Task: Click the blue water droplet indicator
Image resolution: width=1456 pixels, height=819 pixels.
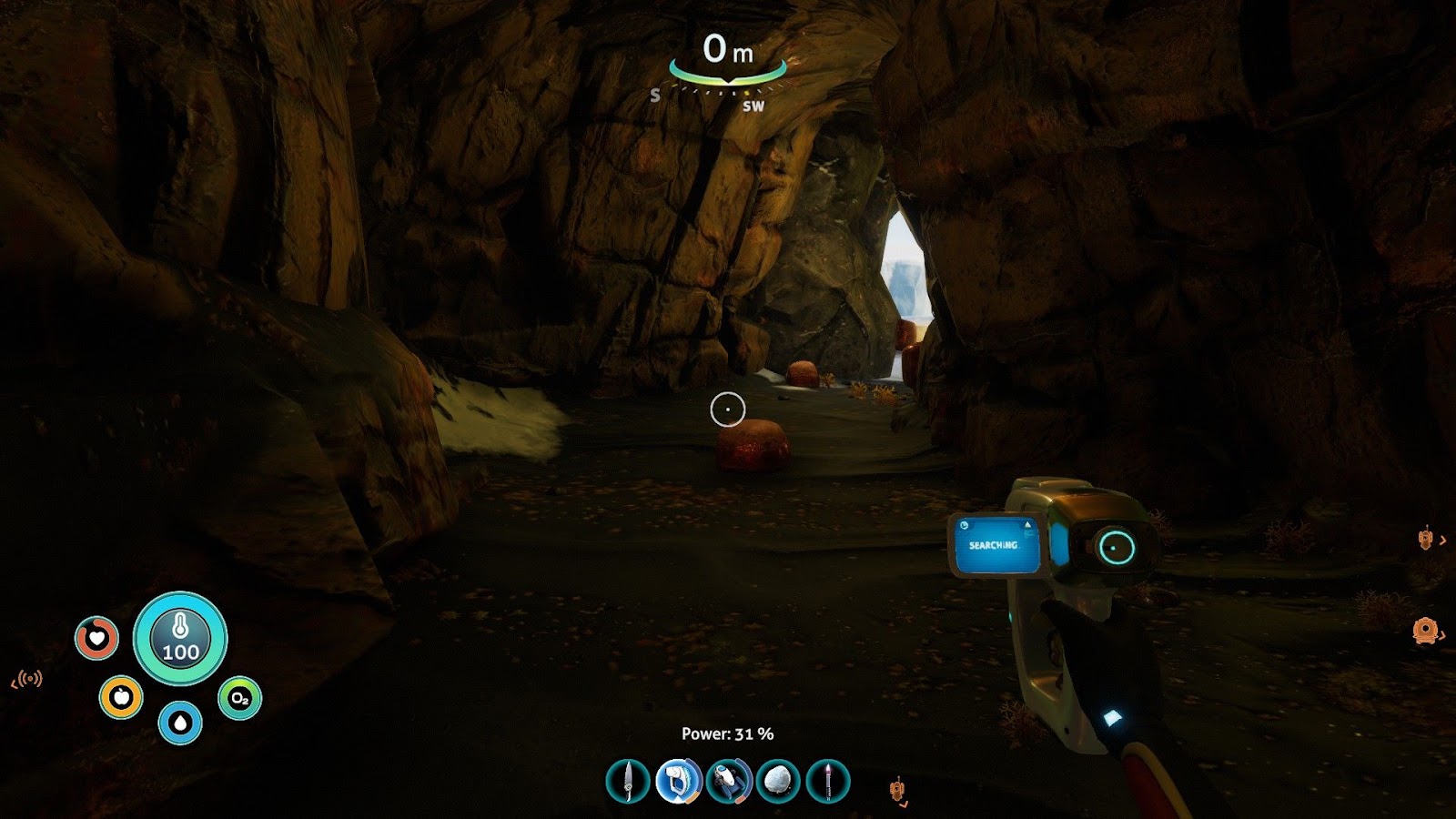Action: click(180, 721)
